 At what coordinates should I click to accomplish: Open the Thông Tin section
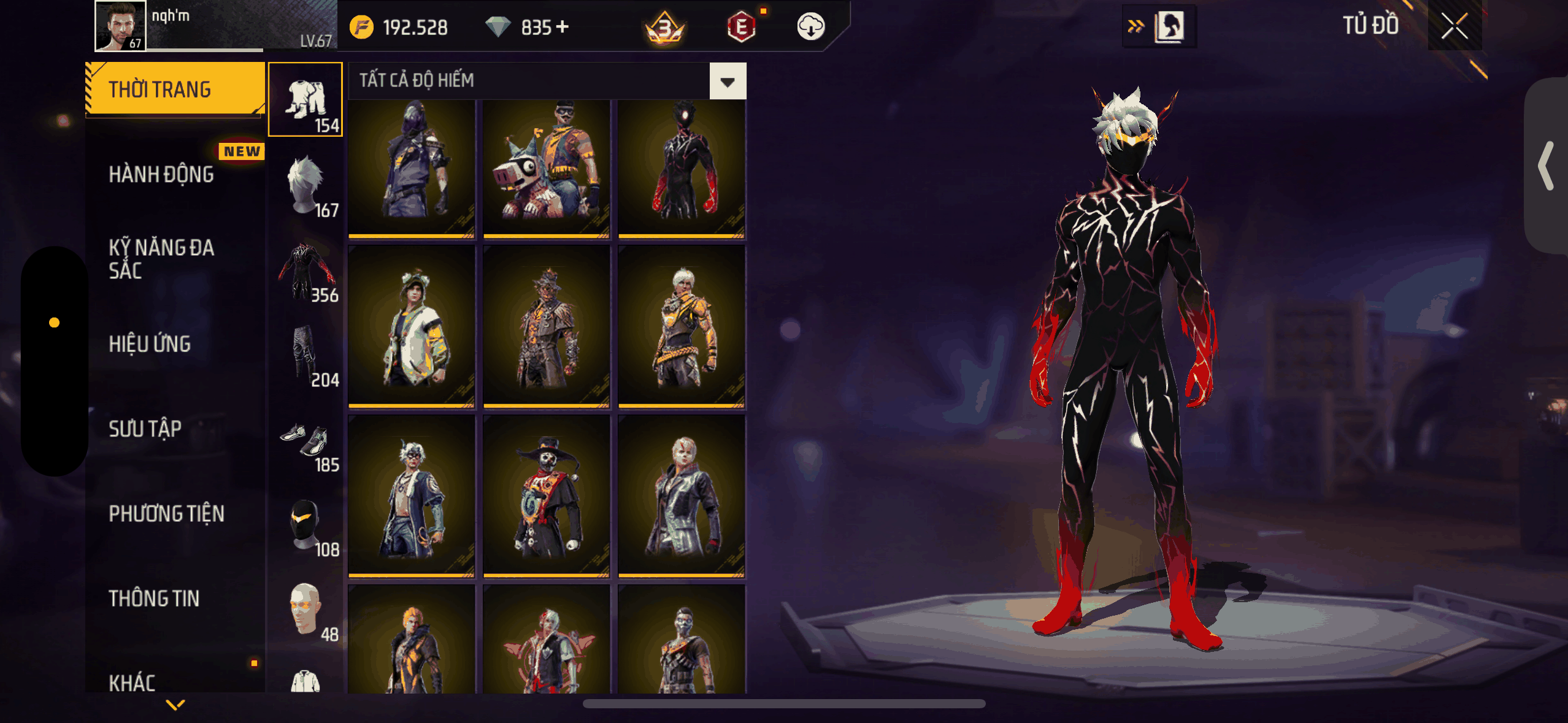(x=154, y=599)
